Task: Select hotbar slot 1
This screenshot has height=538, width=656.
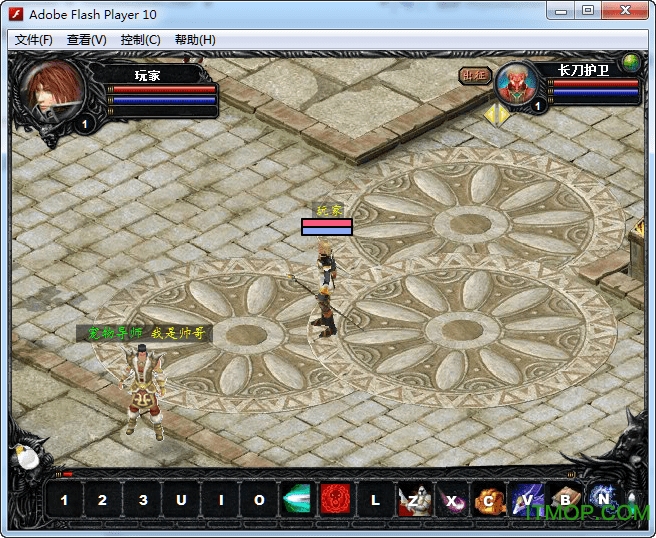Action: click(x=64, y=500)
